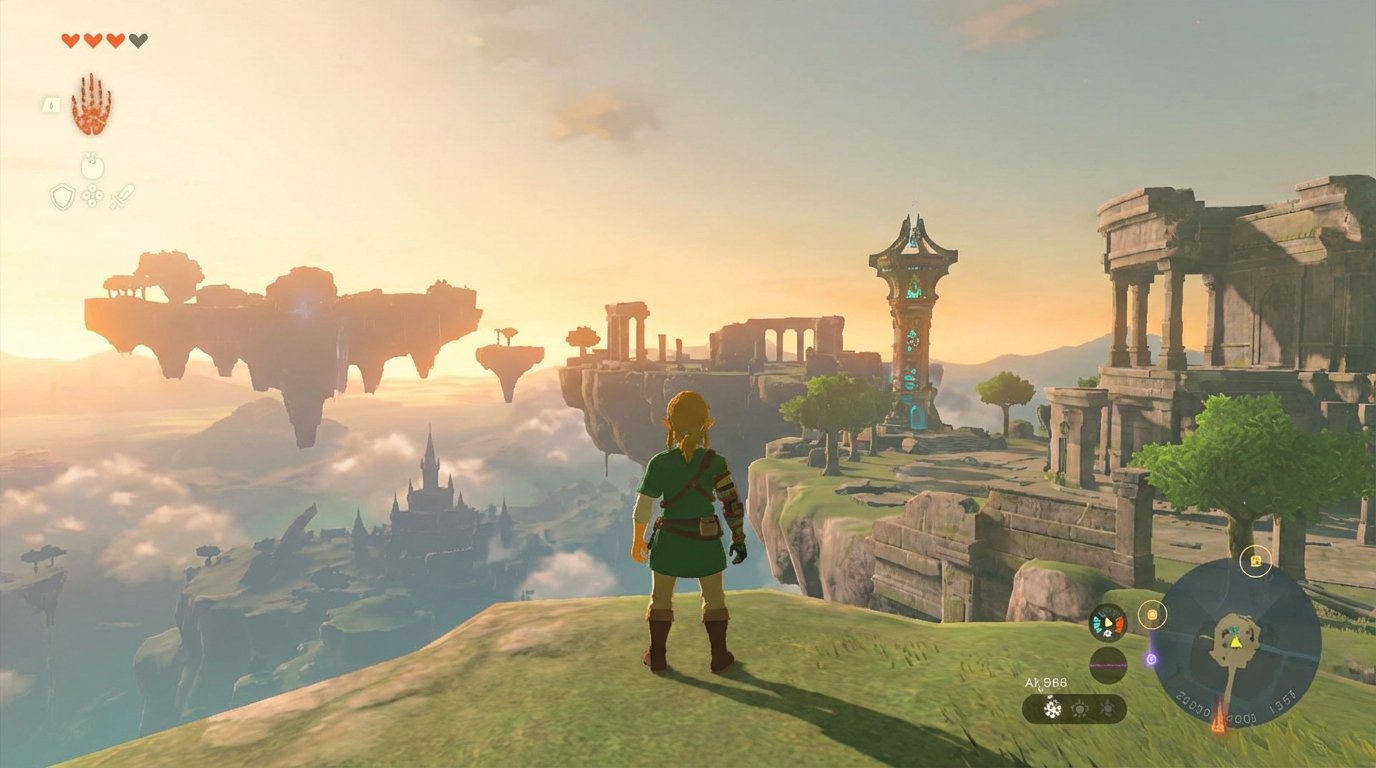
Task: Click the d-pad icon between shield and sword
Action: click(93, 196)
